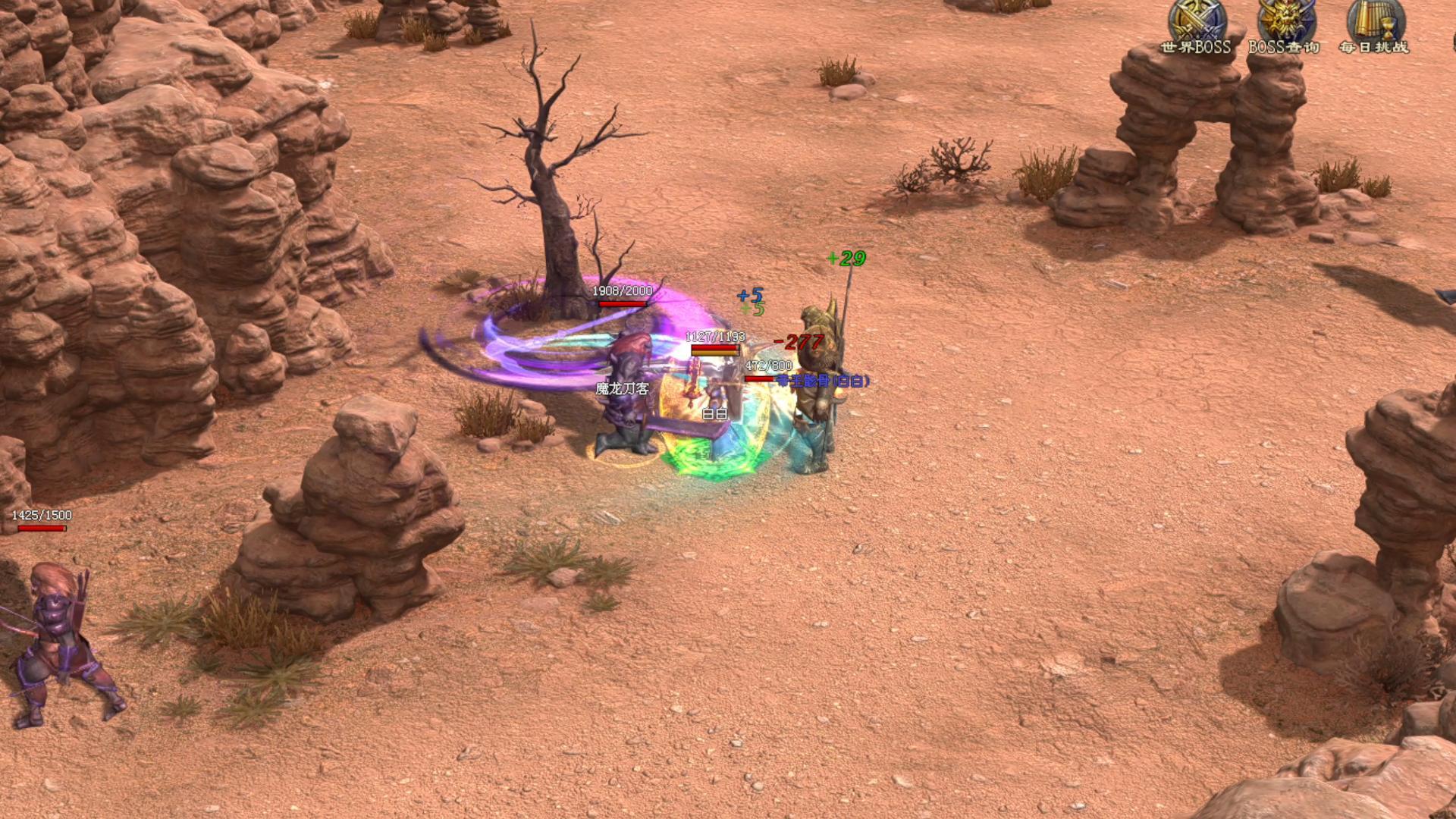Open the 世界BOSS crossed-swords icon

tap(1196, 23)
